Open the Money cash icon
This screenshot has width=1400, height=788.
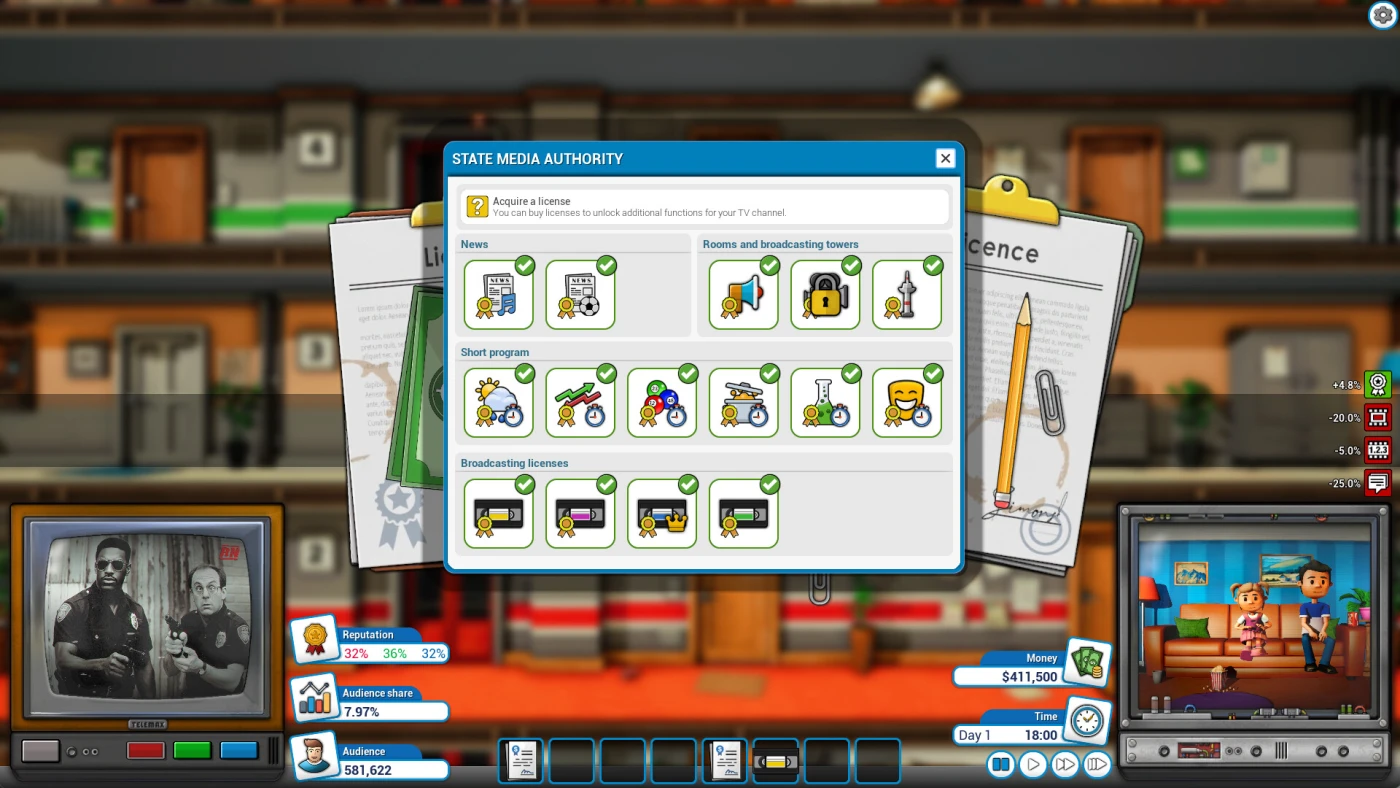1086,661
